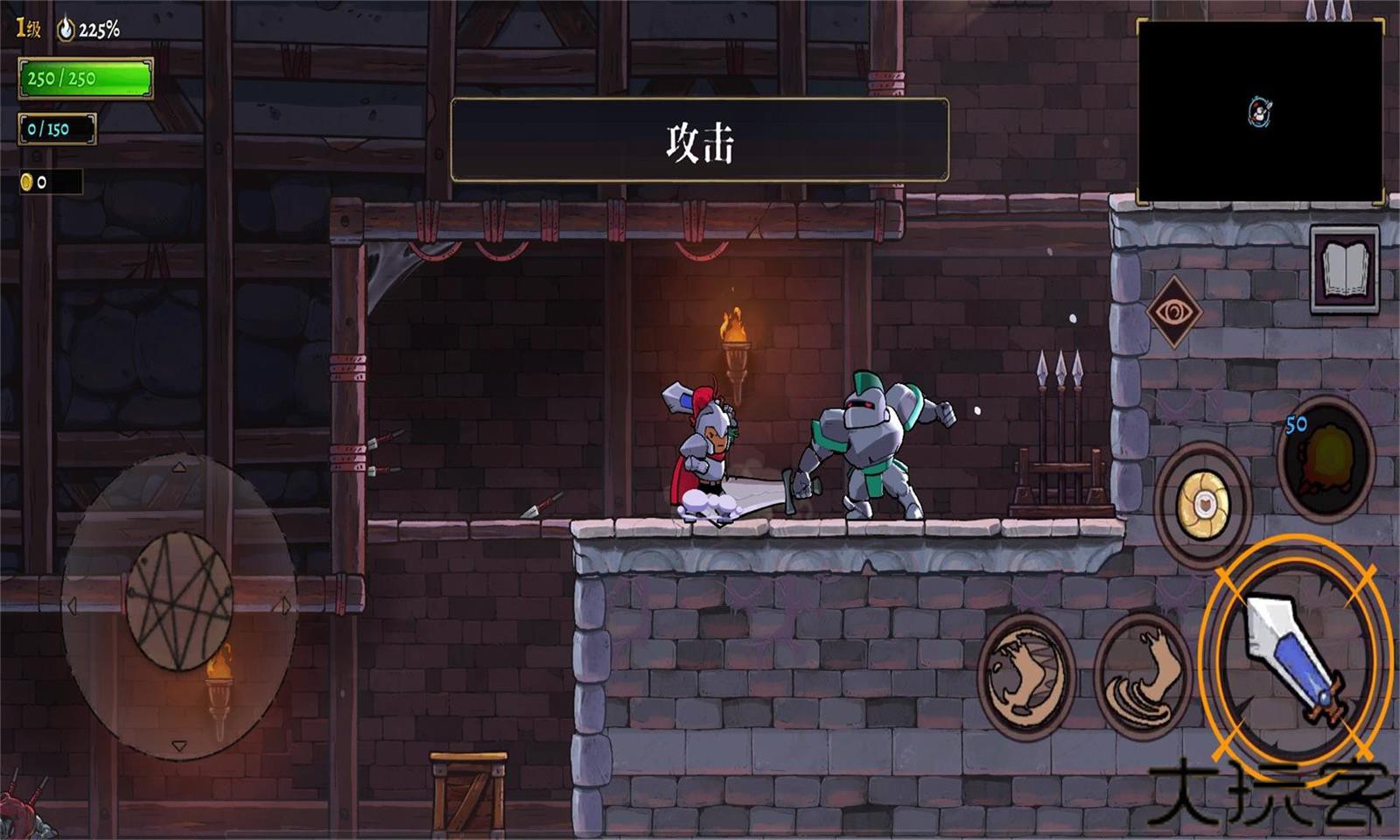Tap the center pentagram of the joystick
Viewport: 1400px width, 840px height.
(182, 602)
